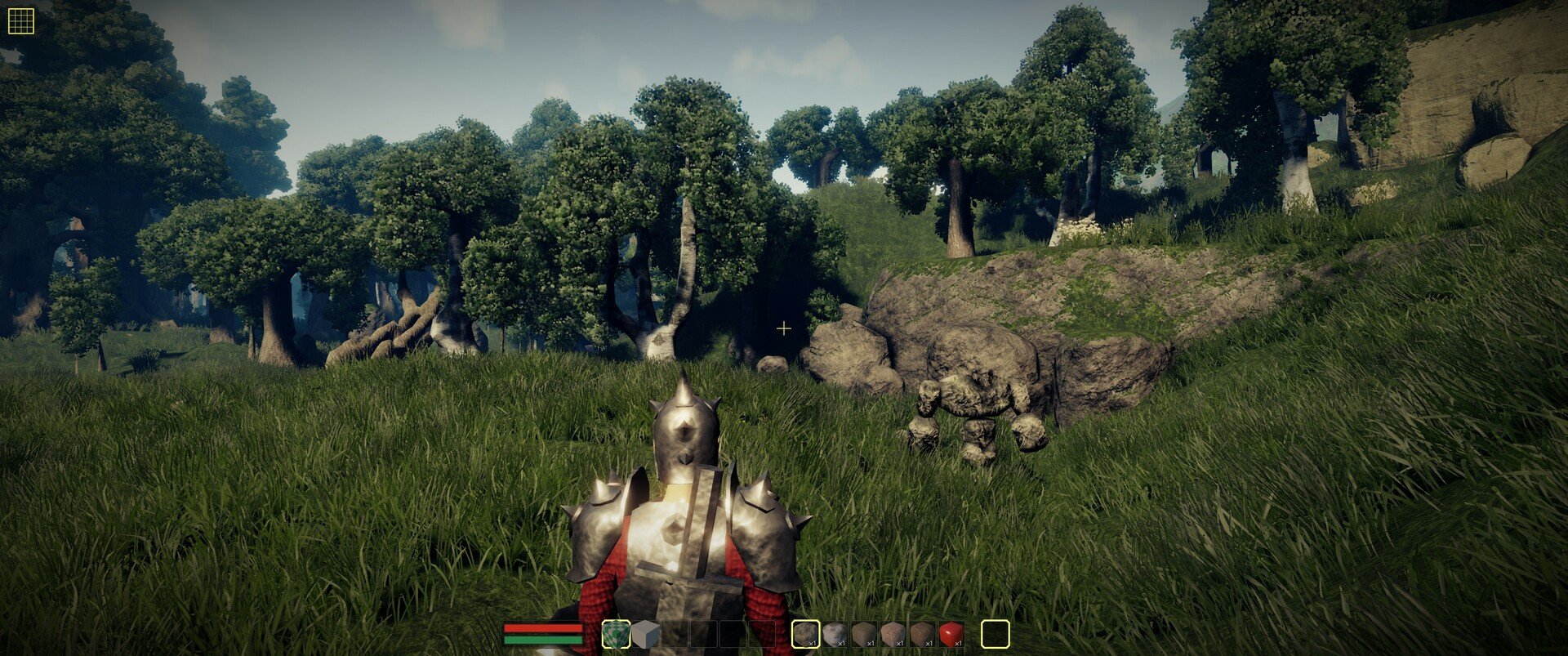Select the shiny red cube block
1568x656 pixels.
[951, 634]
